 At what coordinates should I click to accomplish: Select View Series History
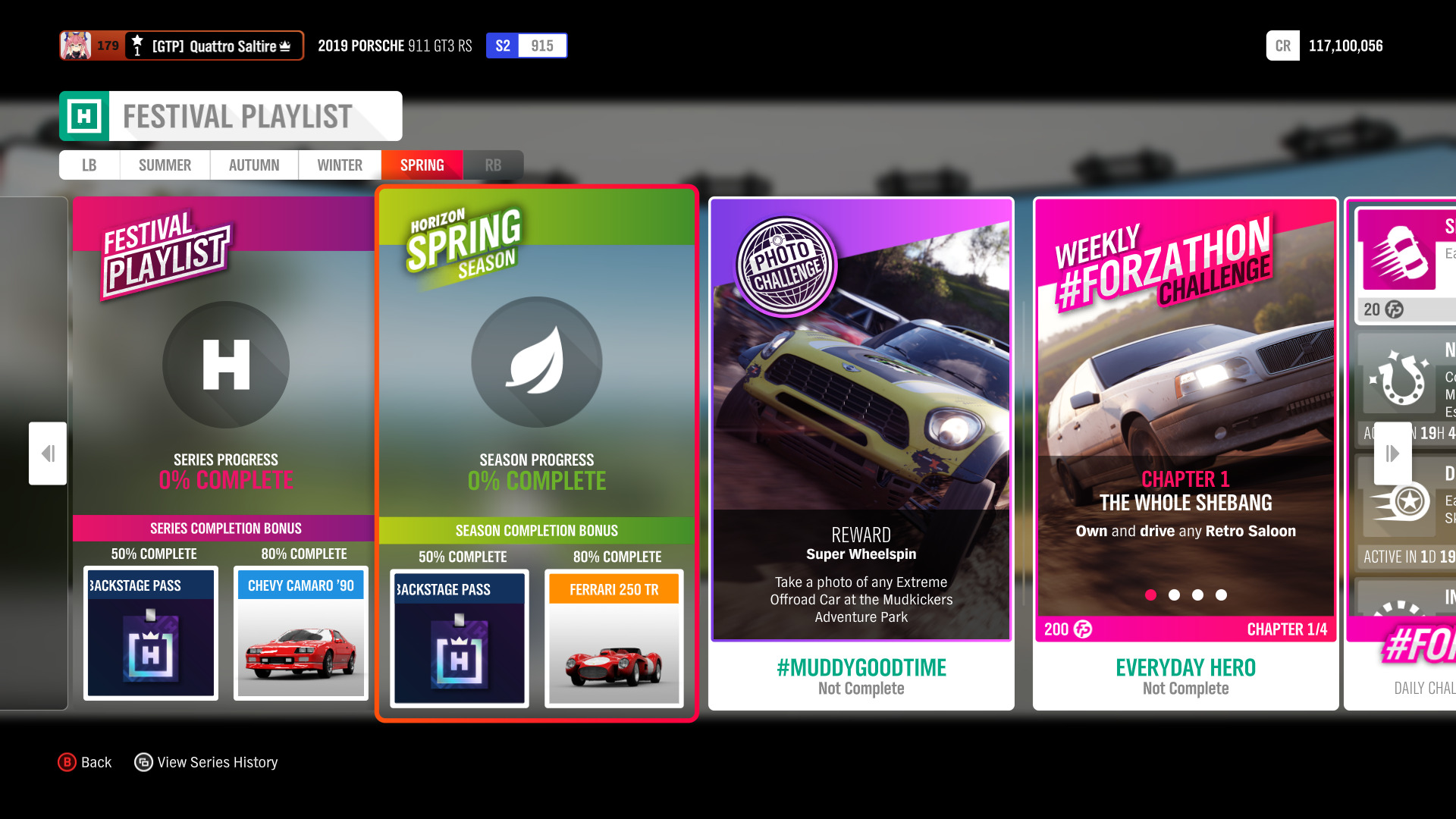[x=206, y=762]
